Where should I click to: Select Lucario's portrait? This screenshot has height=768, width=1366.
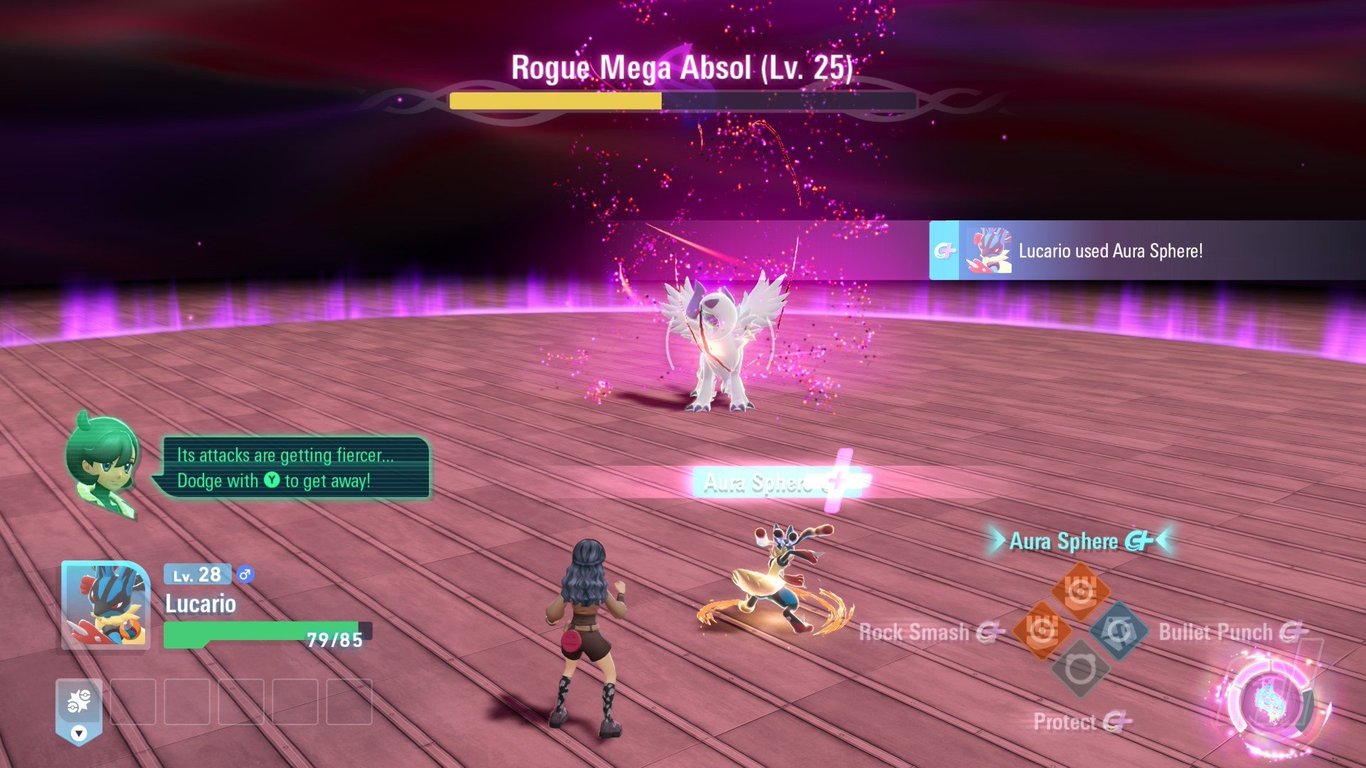click(105, 605)
